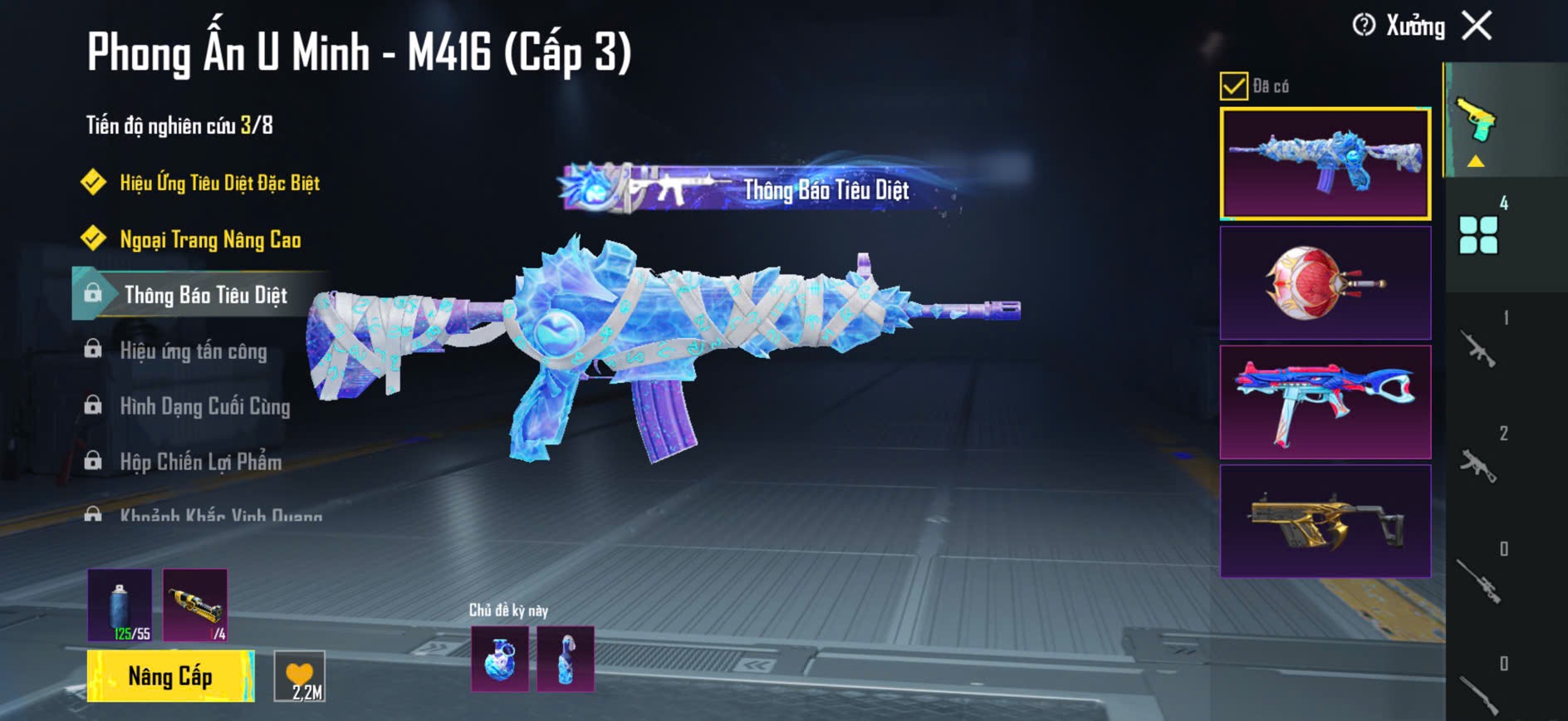Click the gold weapon material slot
The image size is (1568, 721).
pos(195,605)
